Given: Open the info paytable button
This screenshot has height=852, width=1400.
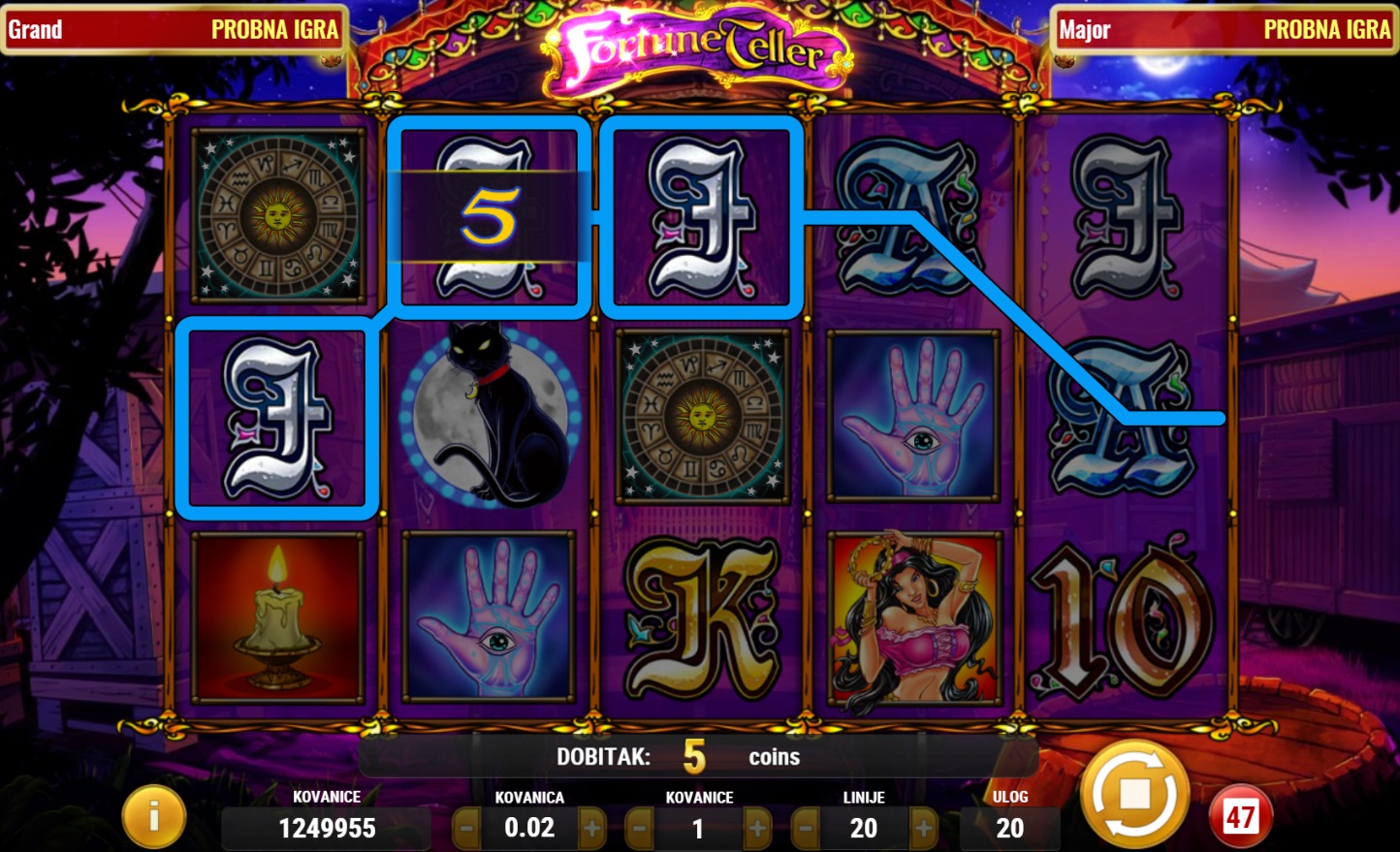Looking at the screenshot, I should click(x=153, y=816).
